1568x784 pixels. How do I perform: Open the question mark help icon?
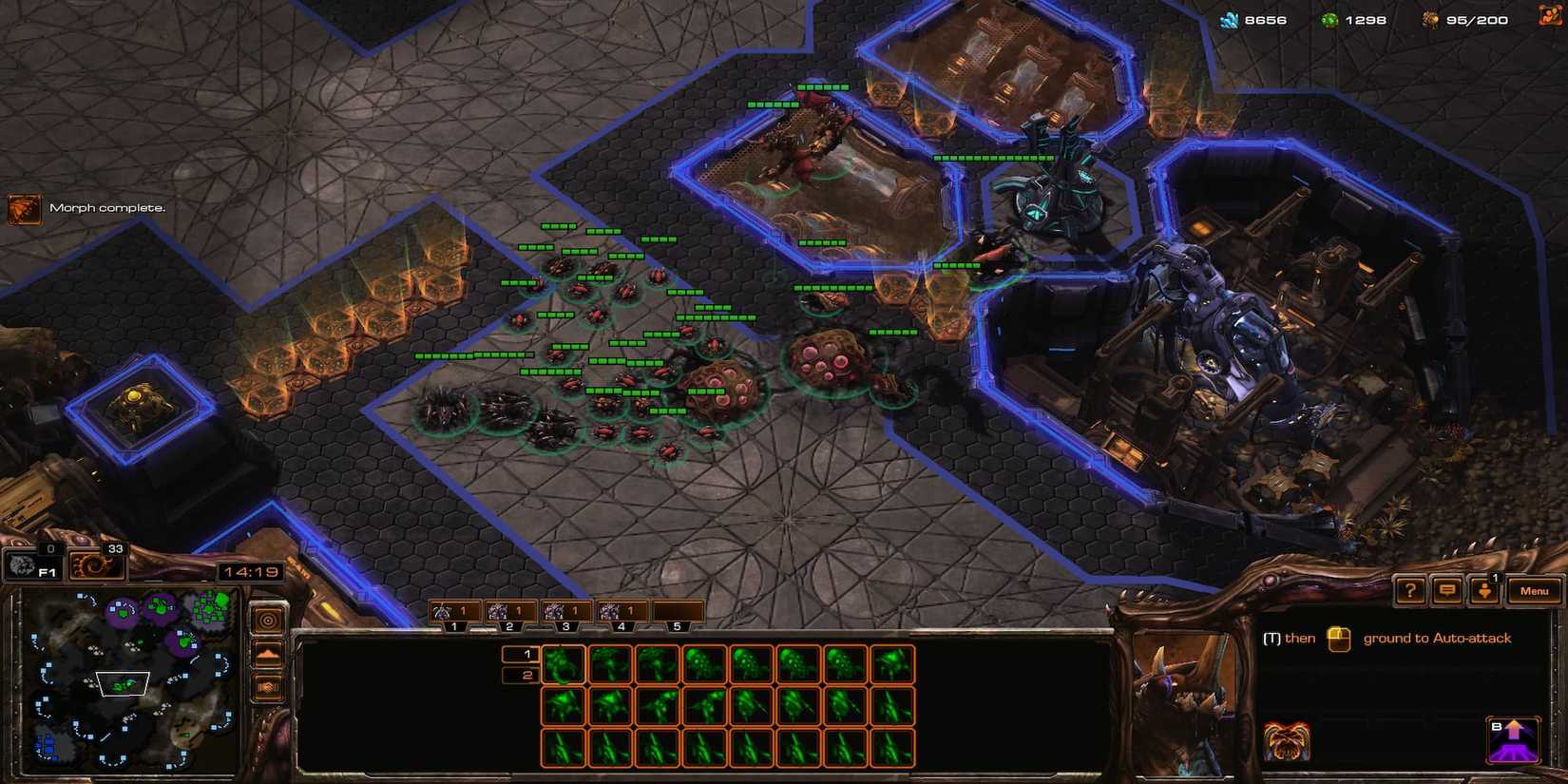[1410, 590]
